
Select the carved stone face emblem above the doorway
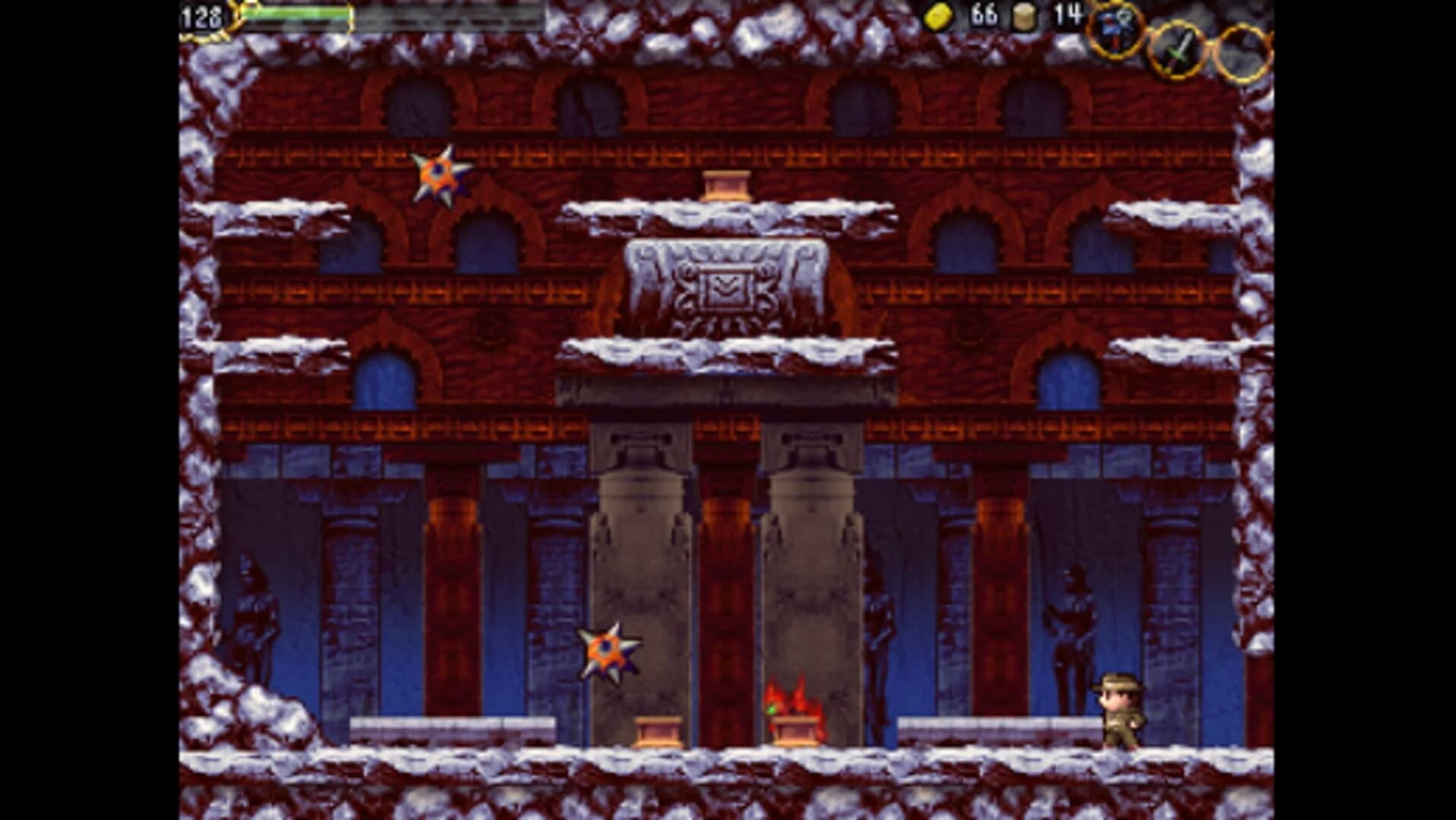(727, 287)
